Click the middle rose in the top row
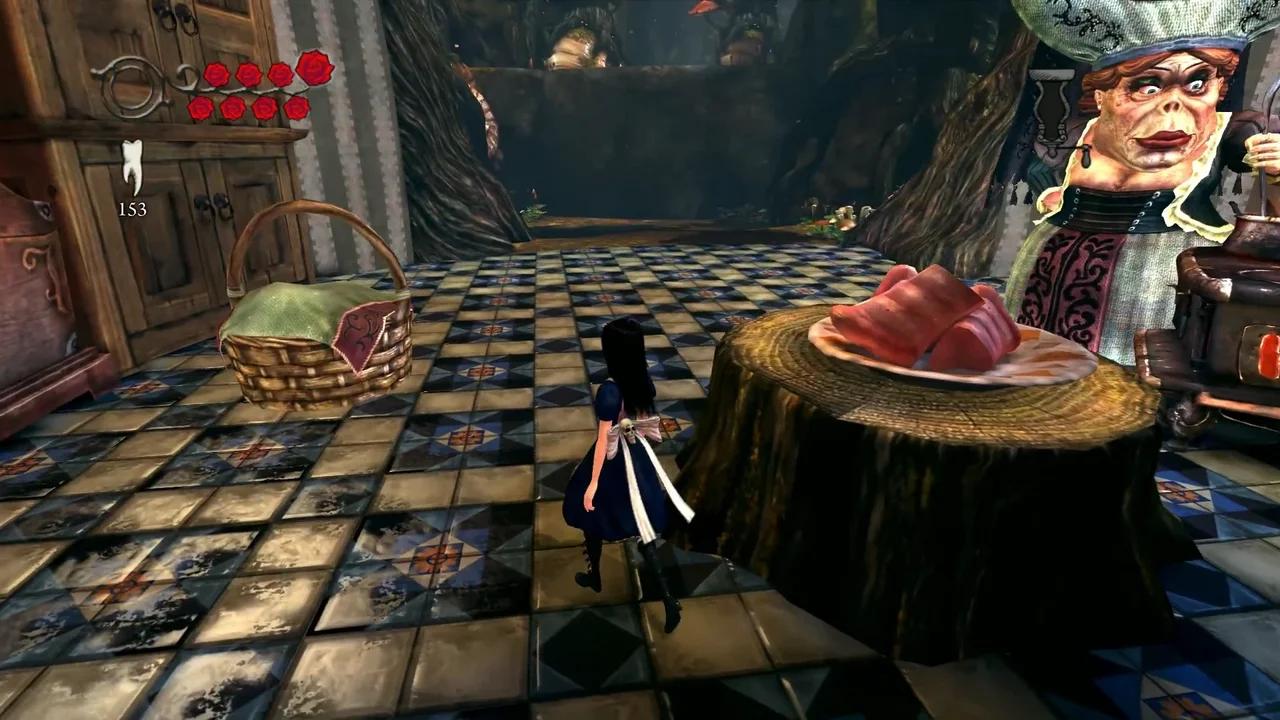 (x=248, y=73)
